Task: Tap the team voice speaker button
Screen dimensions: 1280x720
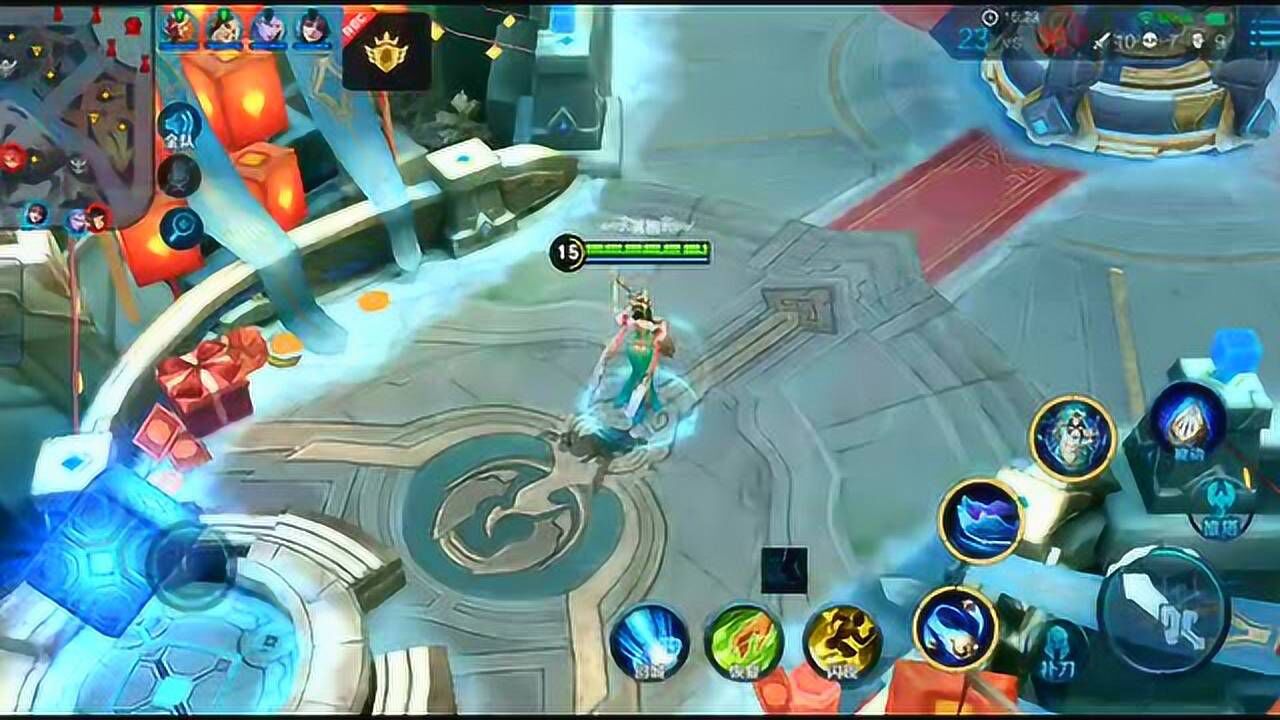Action: (180, 124)
